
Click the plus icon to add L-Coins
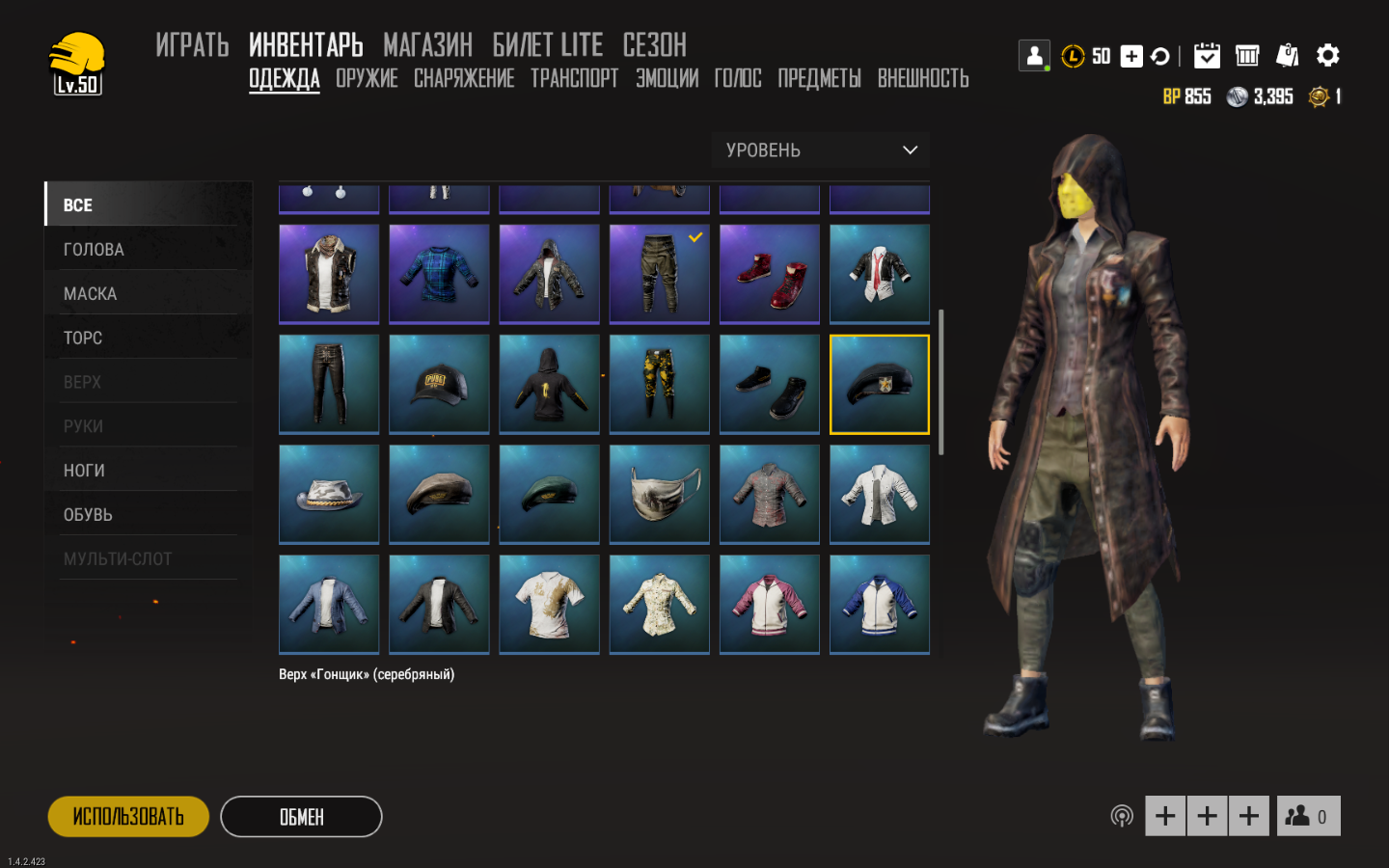pyautogui.click(x=1130, y=56)
